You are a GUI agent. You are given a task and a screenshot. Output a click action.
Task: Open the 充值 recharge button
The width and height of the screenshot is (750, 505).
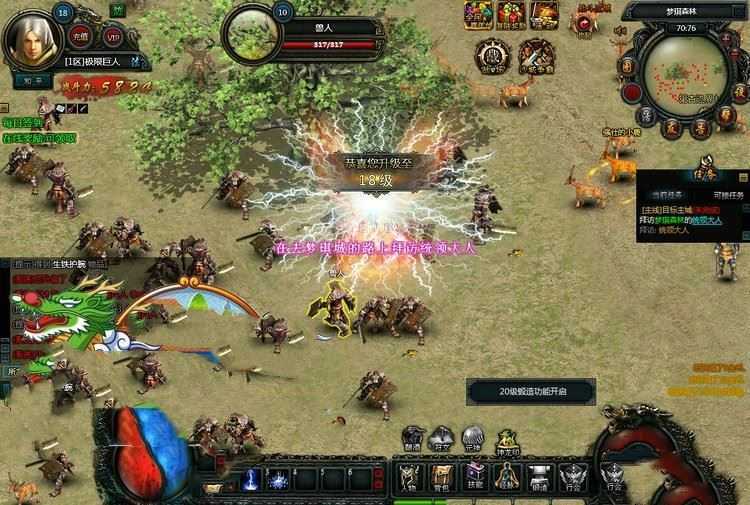point(81,38)
